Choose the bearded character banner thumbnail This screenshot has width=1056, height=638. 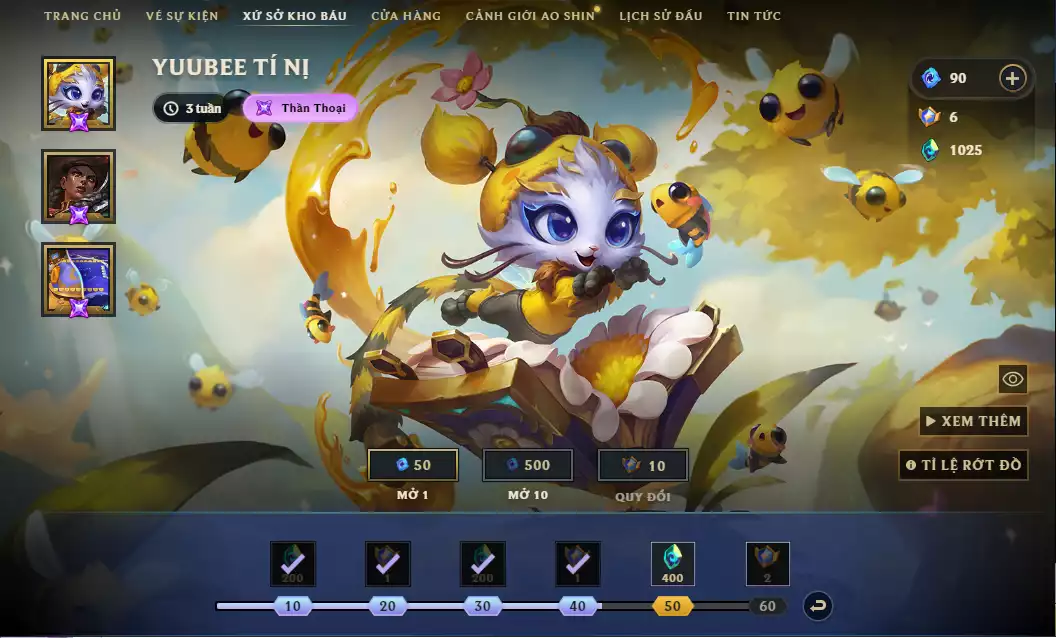pos(78,187)
